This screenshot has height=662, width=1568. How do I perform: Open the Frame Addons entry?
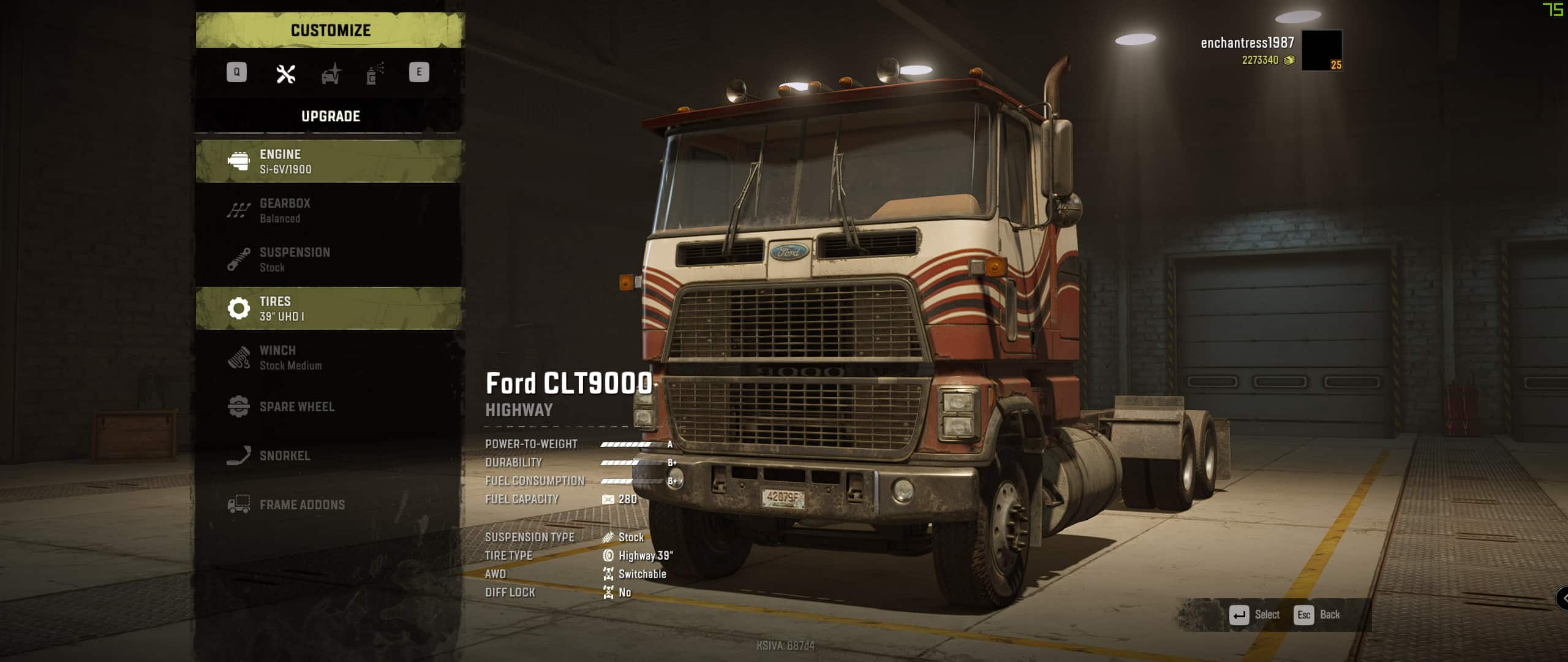pos(330,504)
